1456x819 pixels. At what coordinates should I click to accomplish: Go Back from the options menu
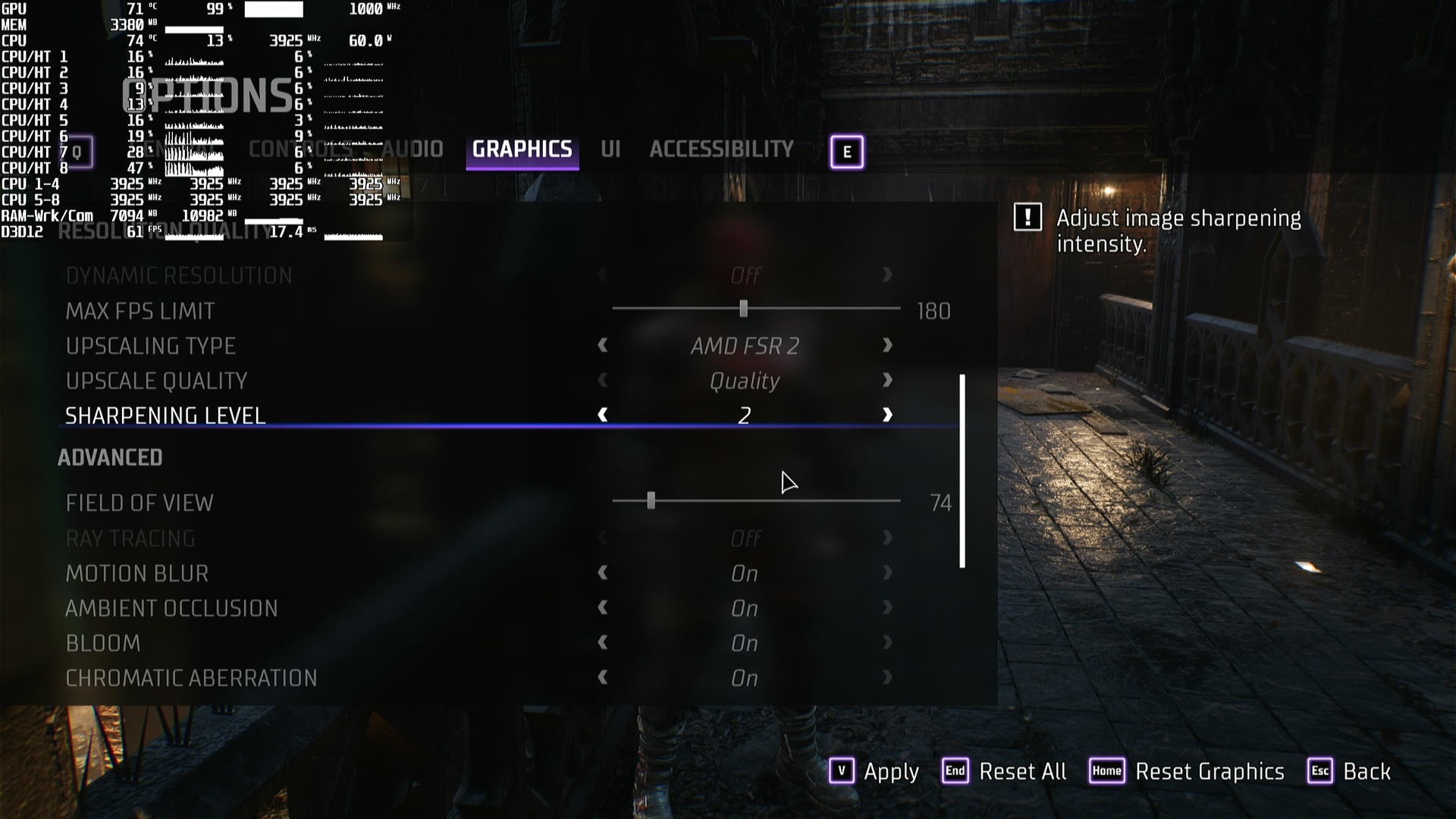[x=1350, y=771]
